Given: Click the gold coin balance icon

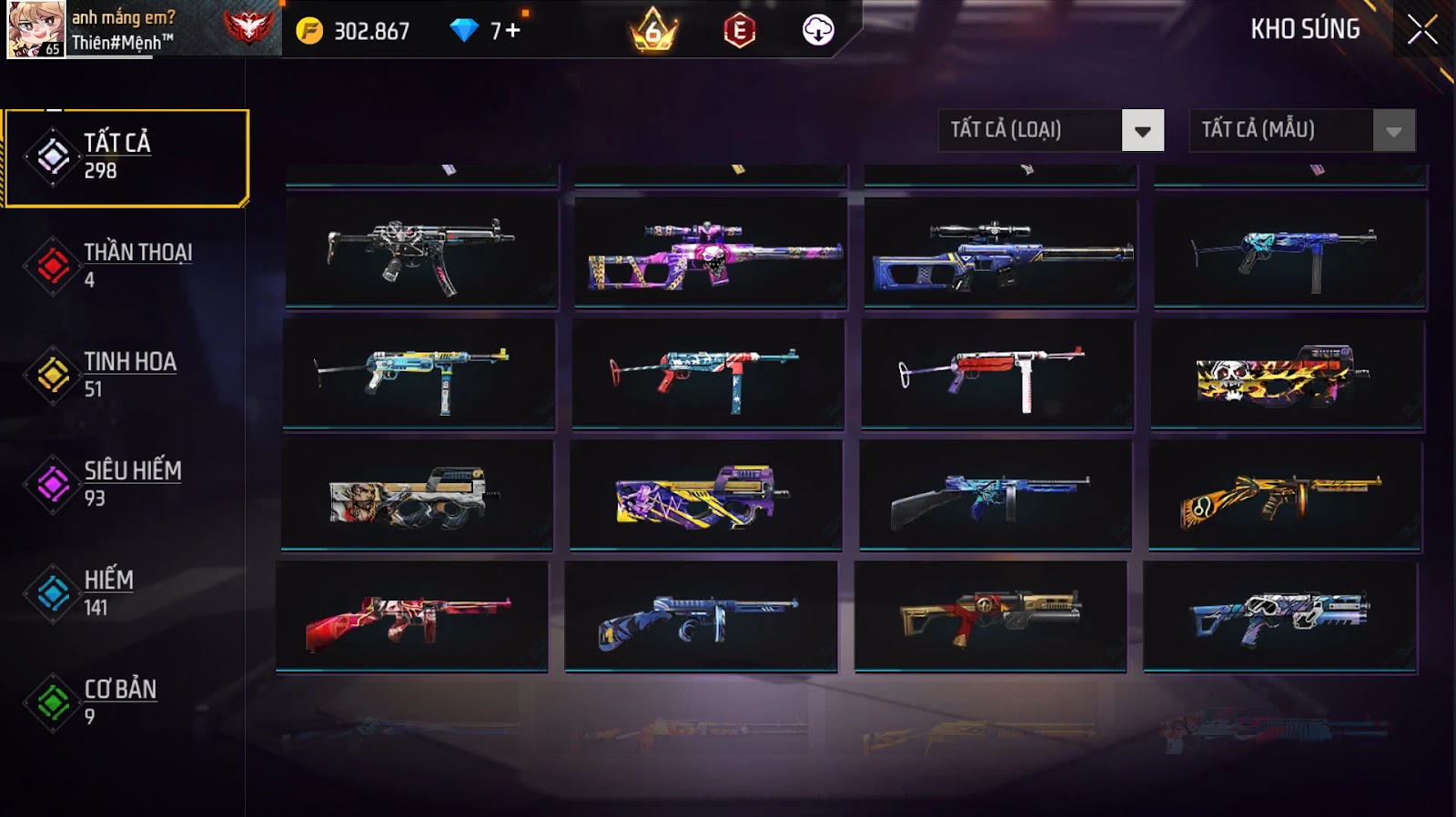Looking at the screenshot, I should click(x=309, y=31).
